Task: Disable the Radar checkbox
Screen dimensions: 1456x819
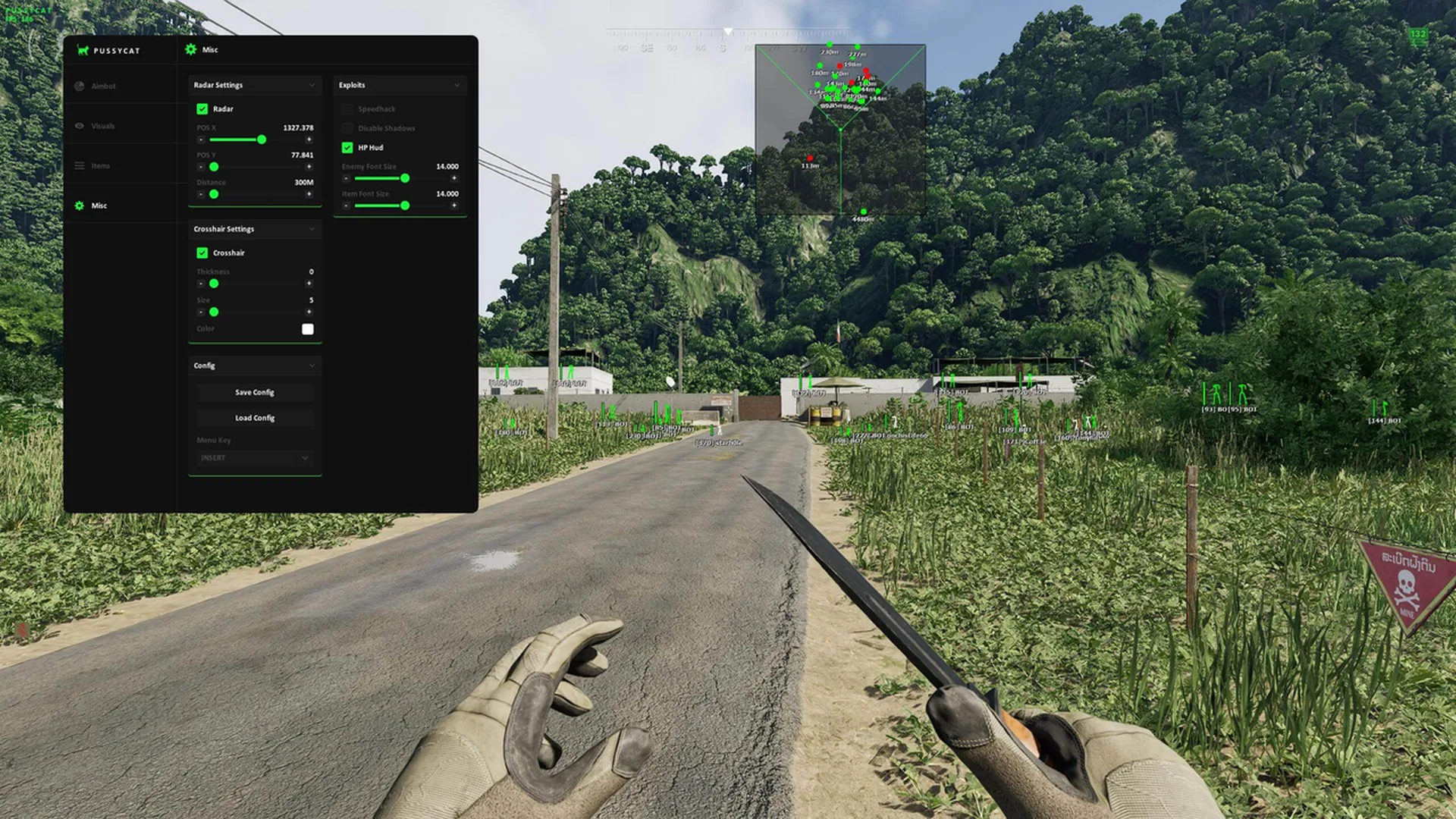Action: tap(202, 108)
